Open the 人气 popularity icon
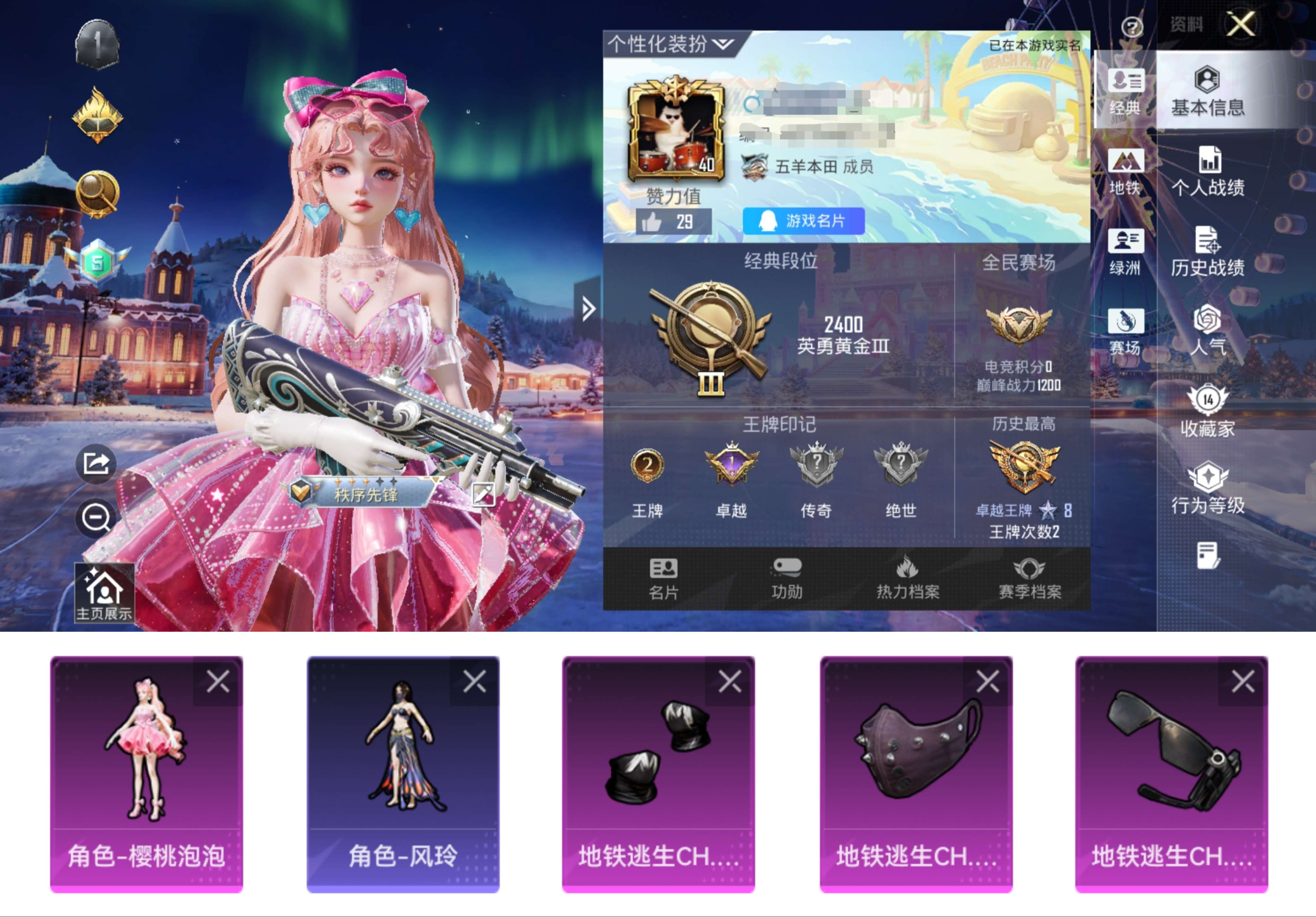 point(1209,331)
